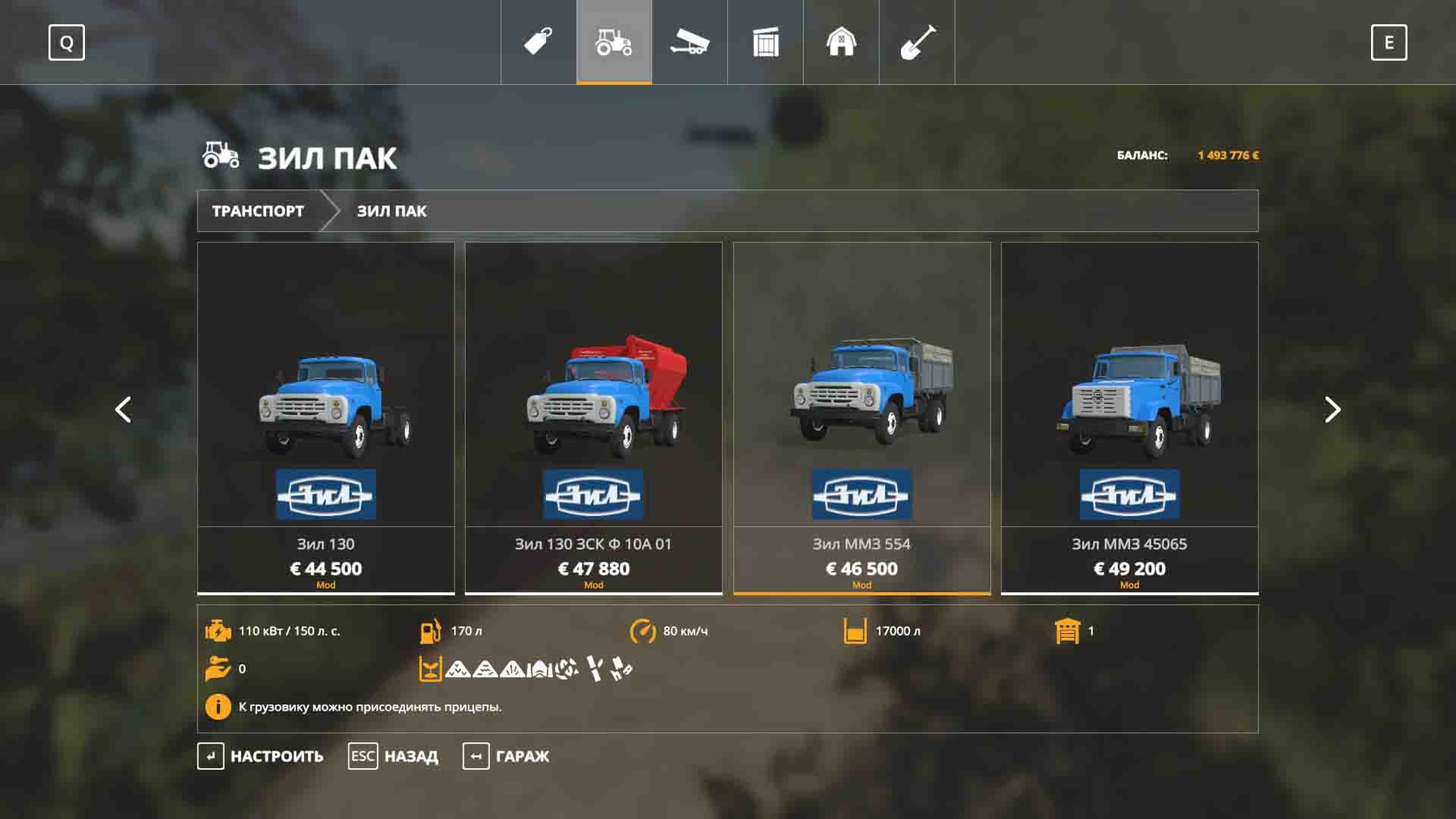Screen dimensions: 1456x819
Task: Switch to the tractor vehicles tab
Action: point(614,42)
